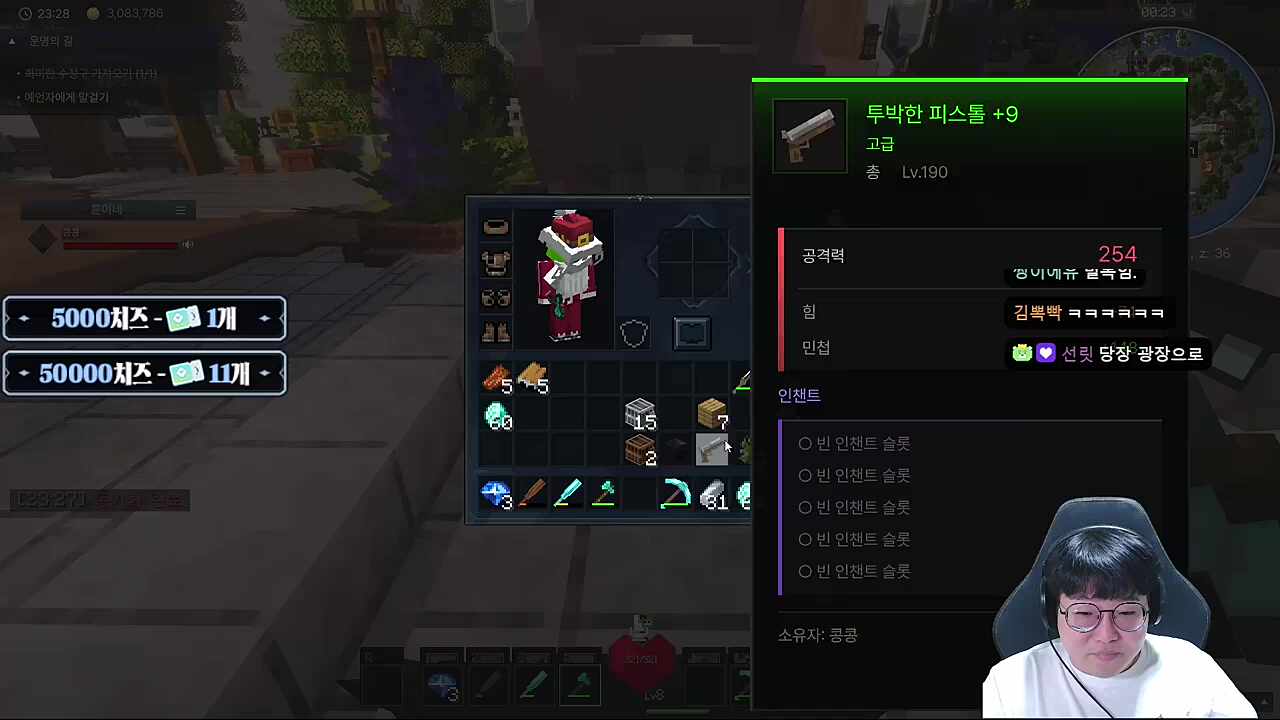Click the left arrow on 50000치즈 selector
This screenshot has height=720, width=1280.
point(23,373)
